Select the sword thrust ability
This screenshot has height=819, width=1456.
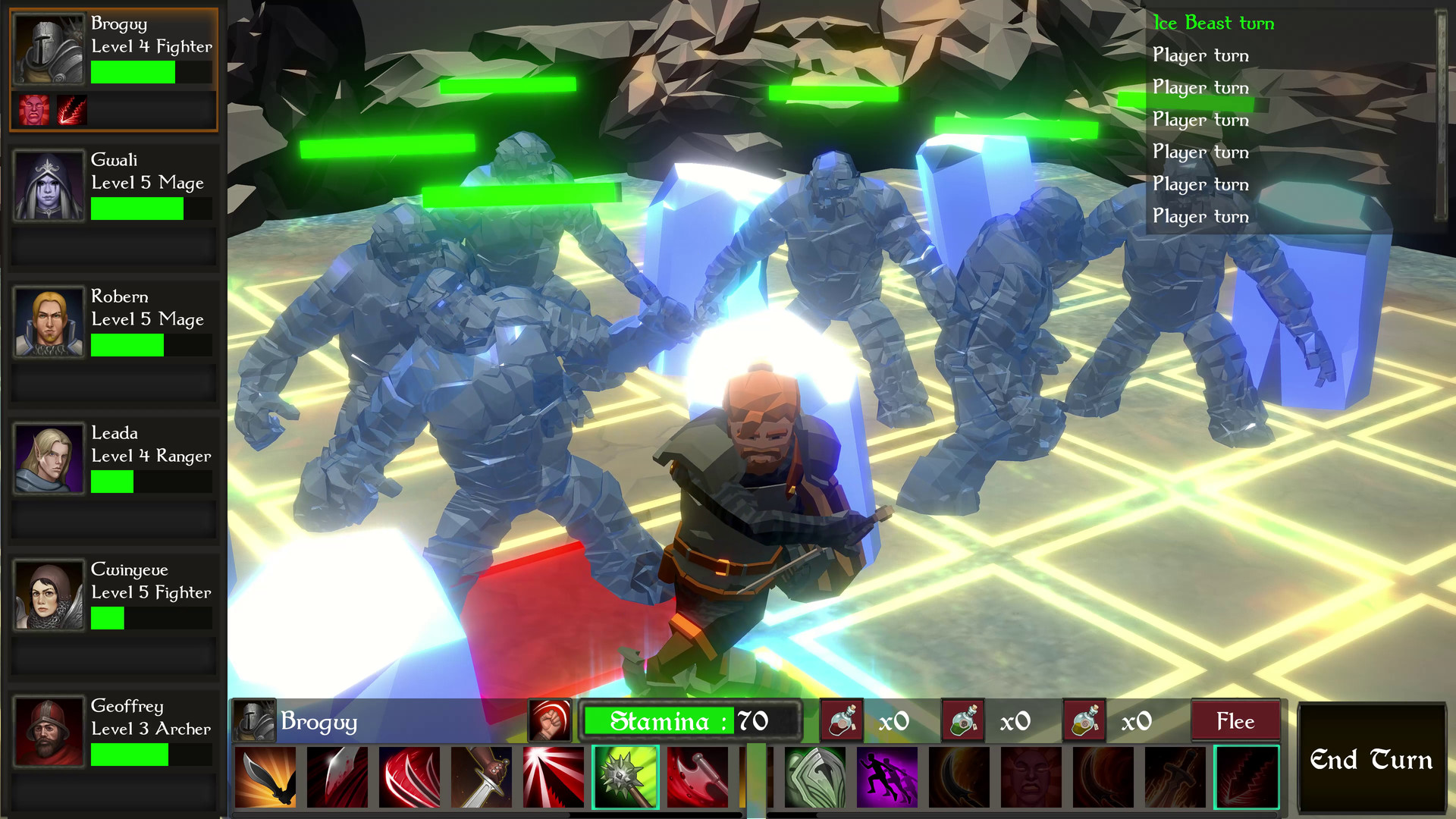482,777
